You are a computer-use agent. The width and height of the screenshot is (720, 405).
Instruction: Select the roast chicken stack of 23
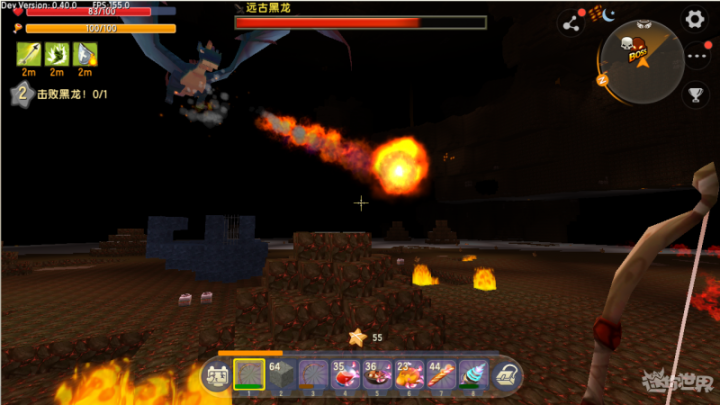pyautogui.click(x=409, y=375)
